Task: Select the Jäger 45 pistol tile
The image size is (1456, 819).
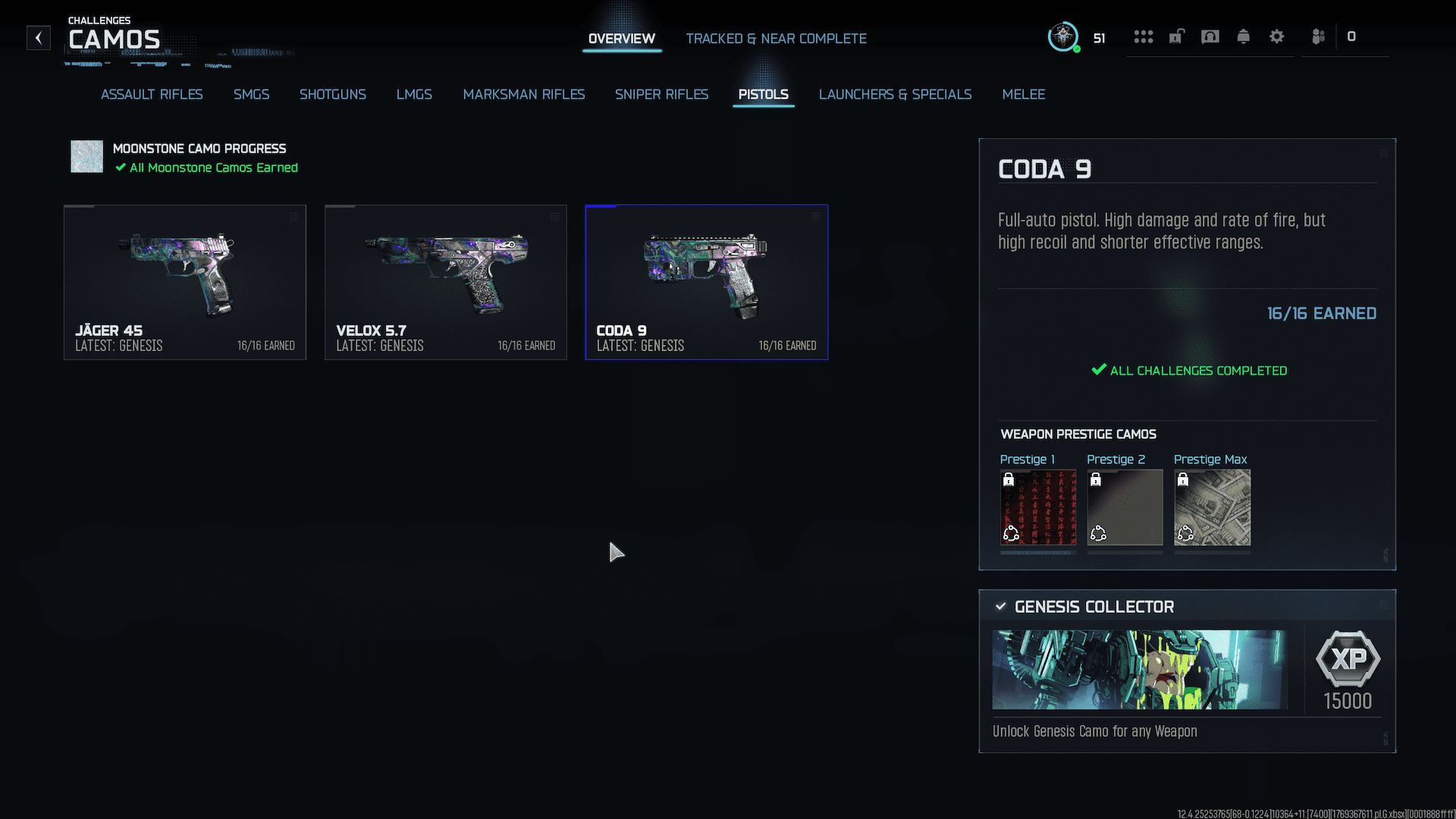Action: (185, 282)
